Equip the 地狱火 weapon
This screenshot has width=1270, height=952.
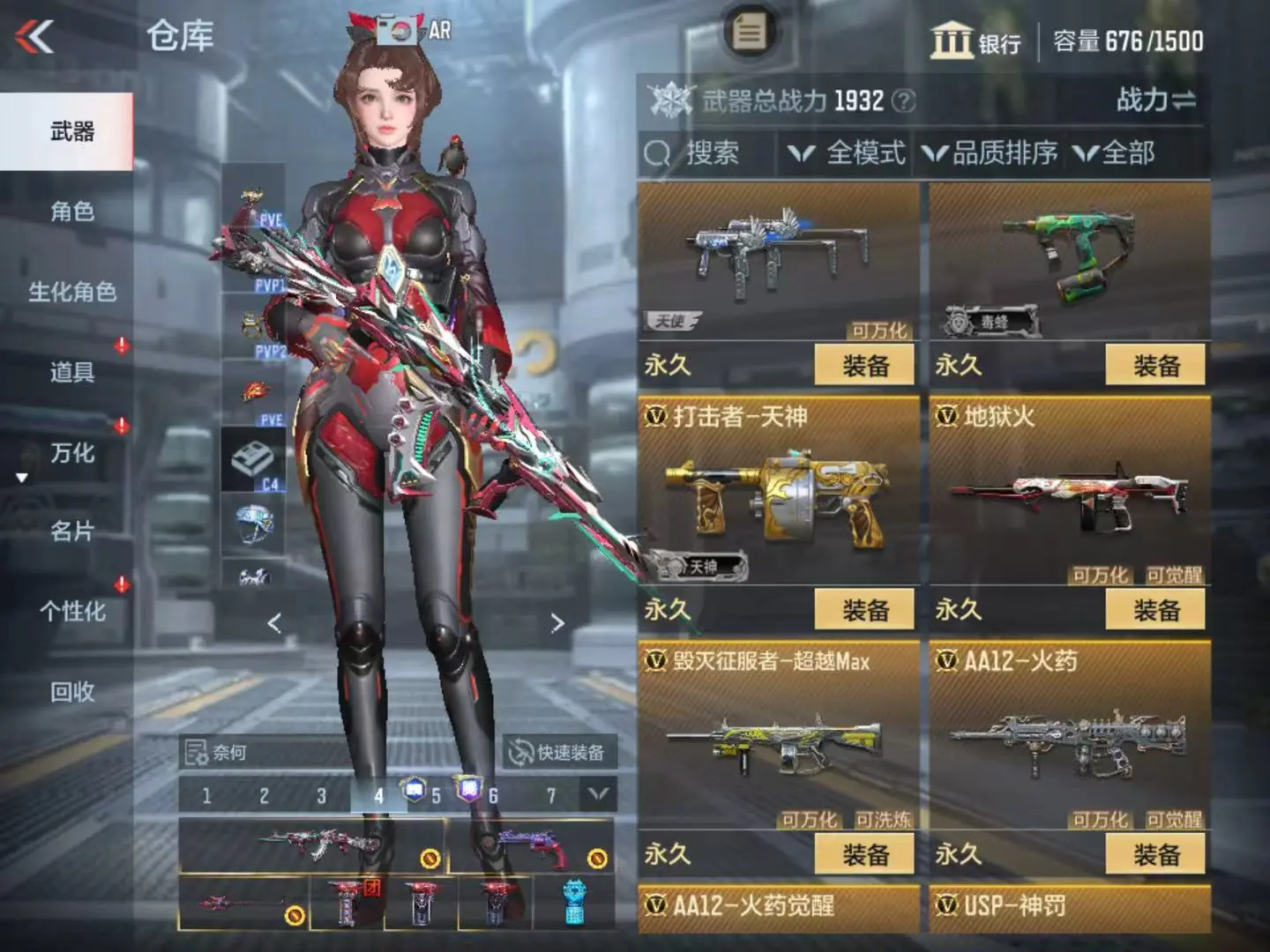(x=1155, y=610)
